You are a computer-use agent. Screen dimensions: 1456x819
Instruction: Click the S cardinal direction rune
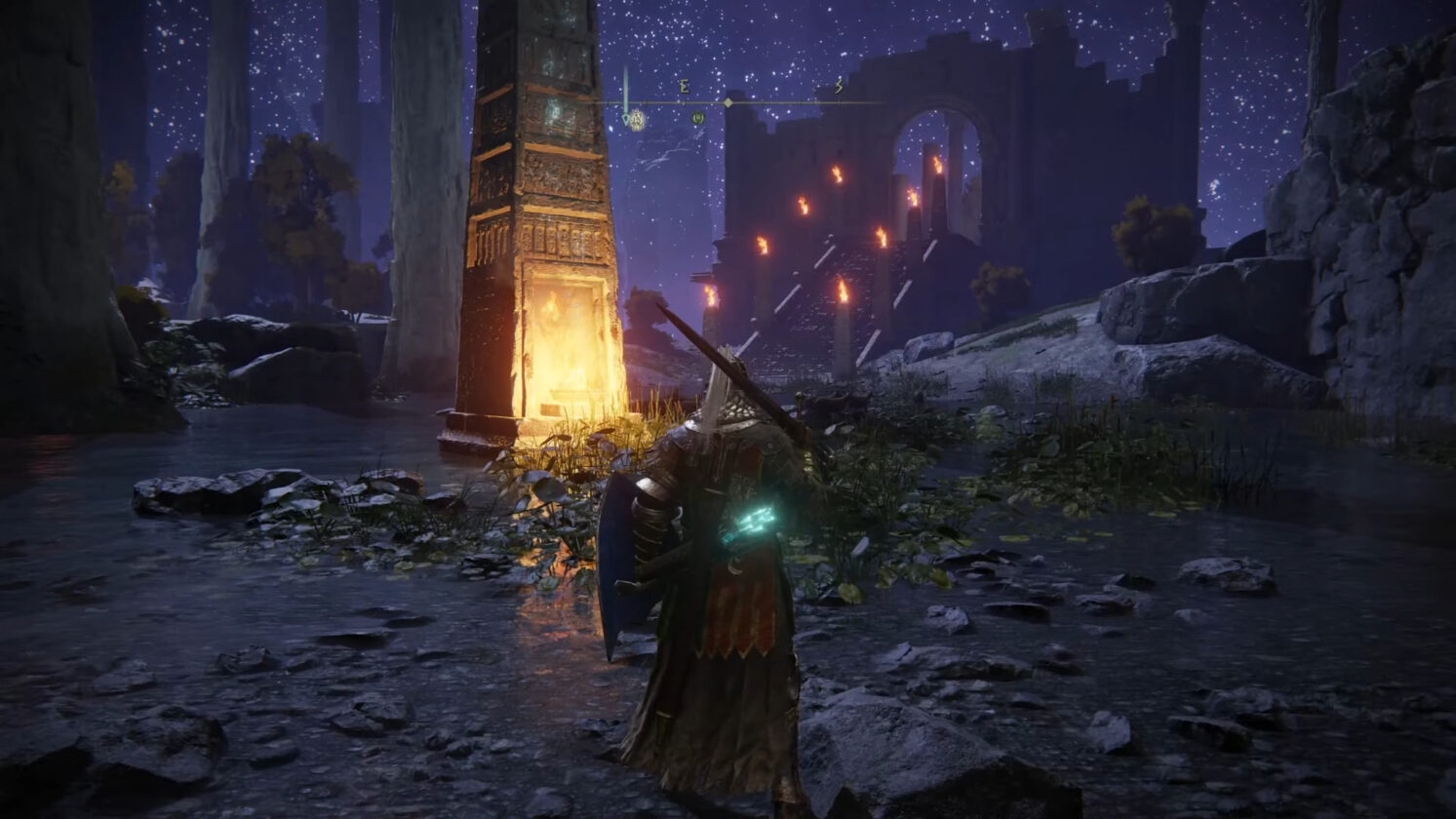(838, 88)
